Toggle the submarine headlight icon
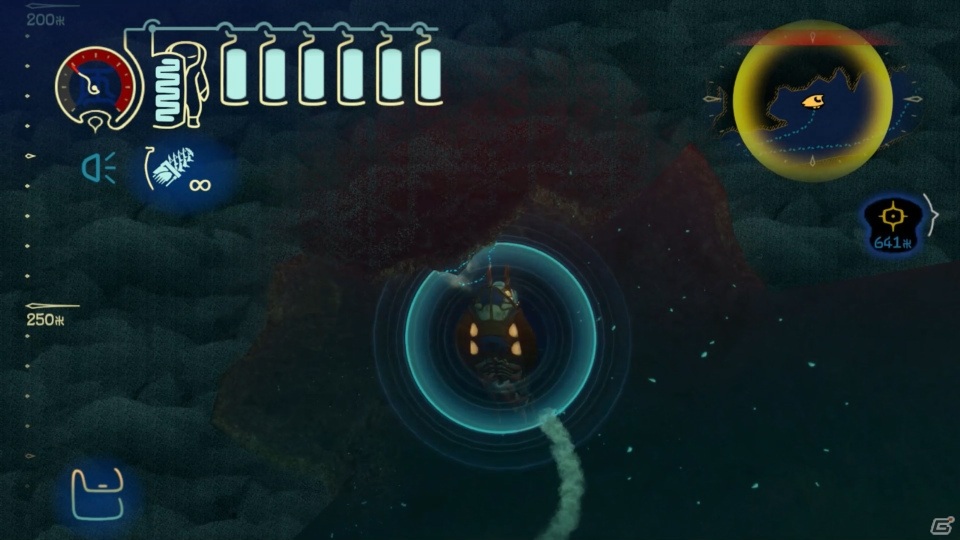Image resolution: width=960 pixels, height=540 pixels. [x=98, y=169]
